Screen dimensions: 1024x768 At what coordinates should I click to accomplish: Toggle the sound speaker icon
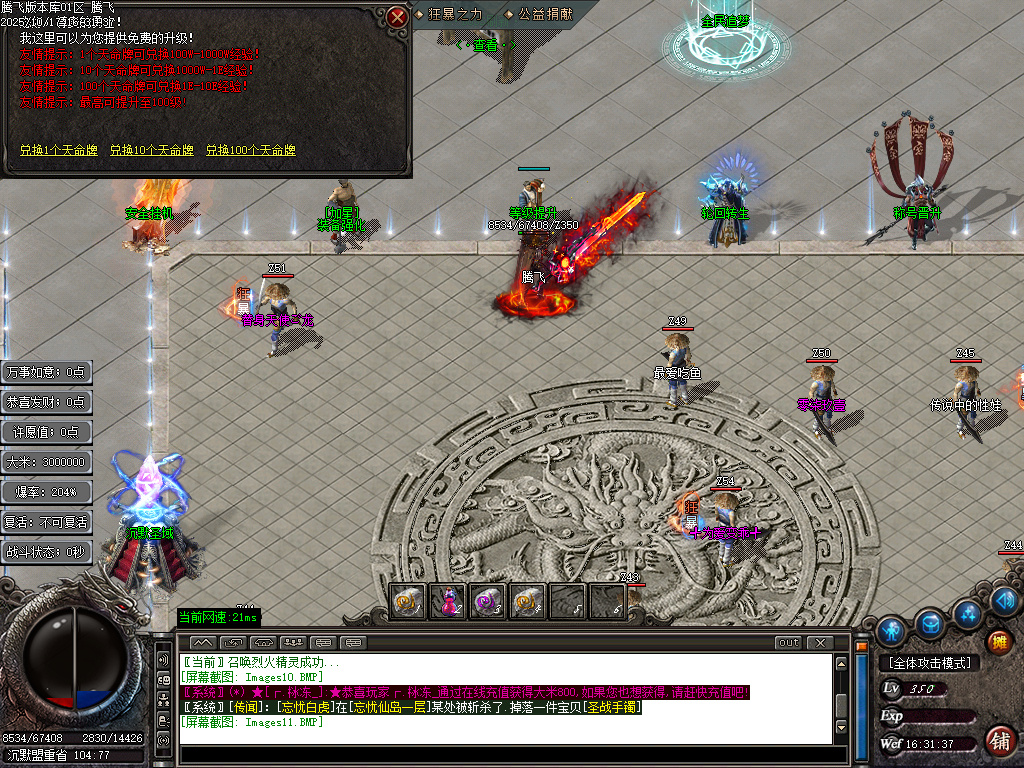(1006, 600)
